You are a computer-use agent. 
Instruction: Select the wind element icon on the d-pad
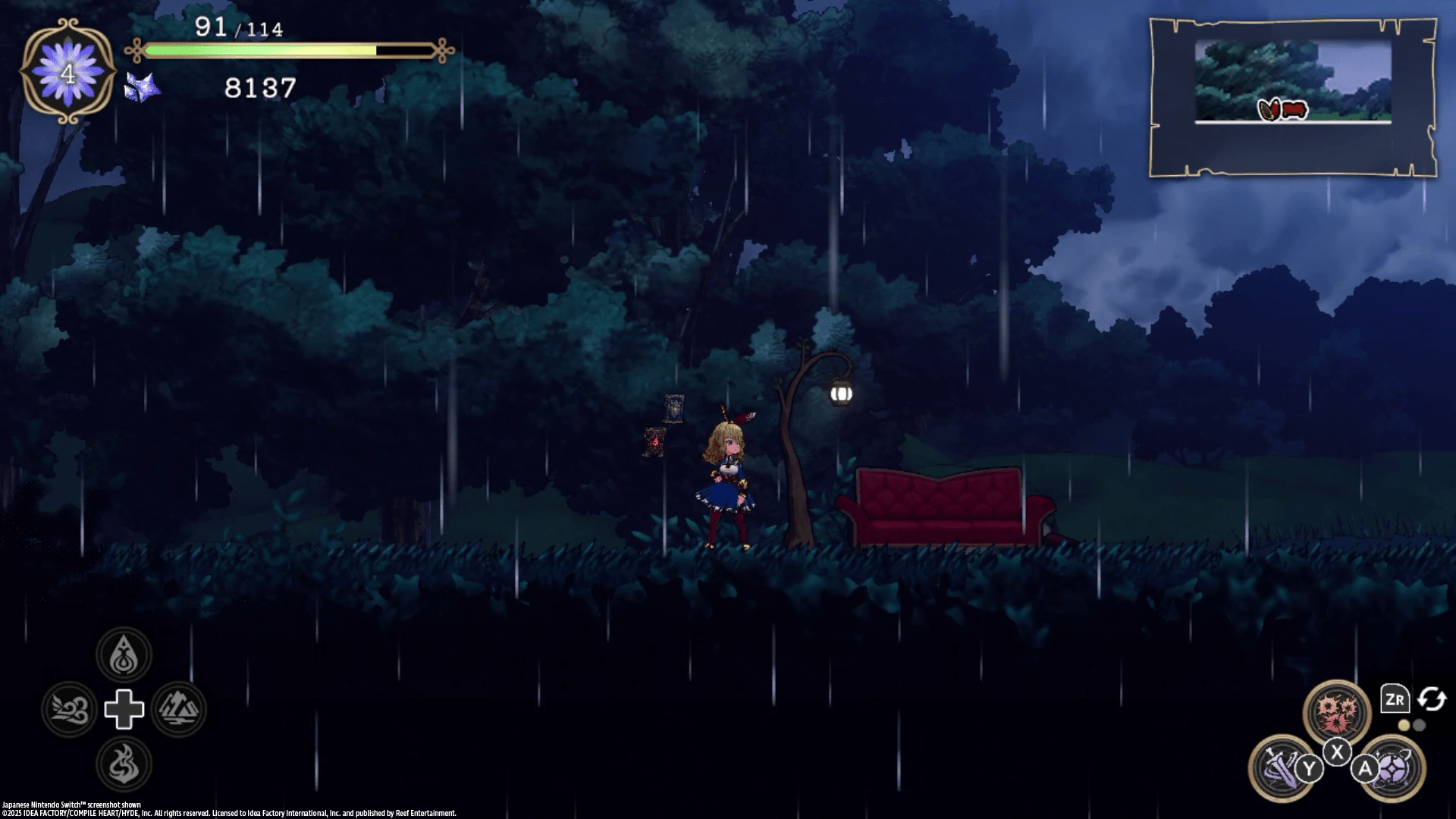pos(70,709)
